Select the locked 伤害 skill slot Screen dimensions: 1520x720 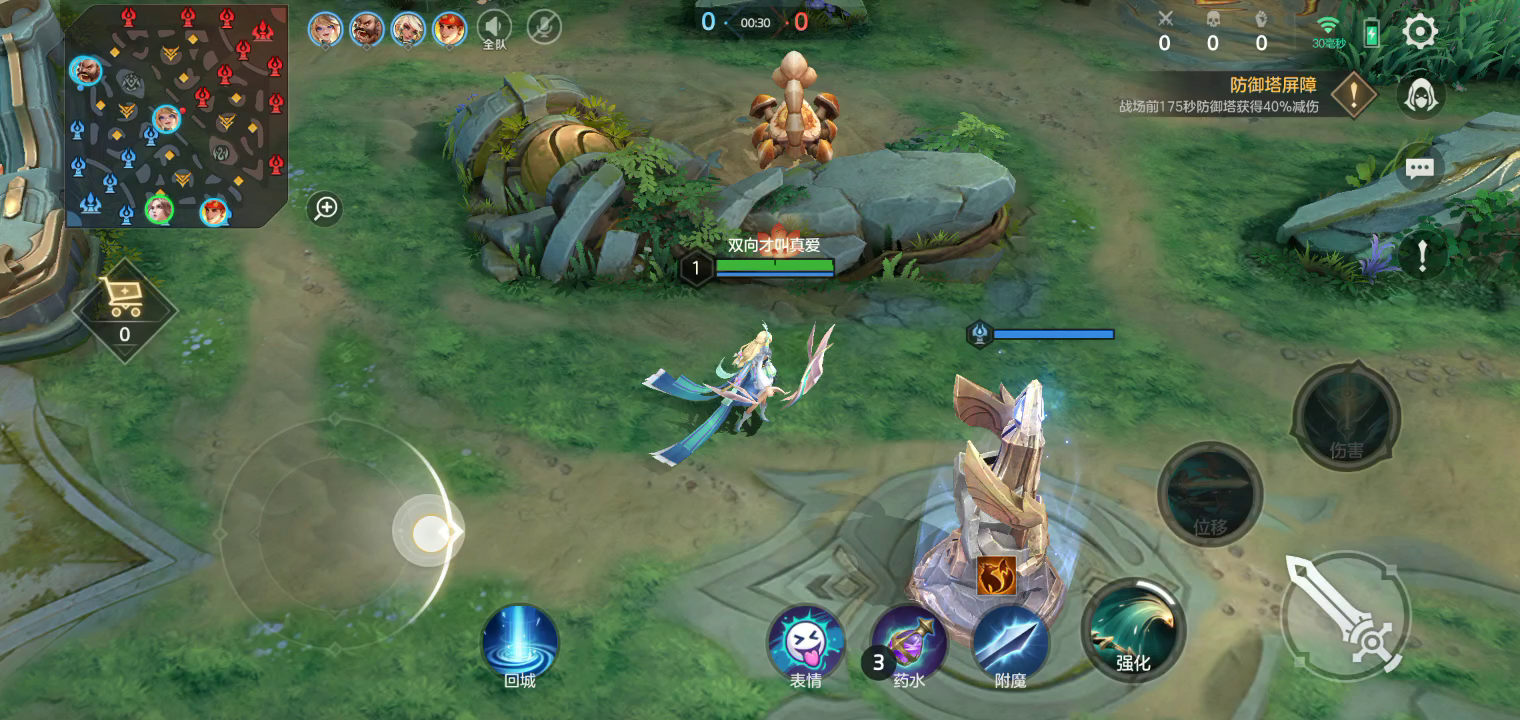[x=1346, y=418]
